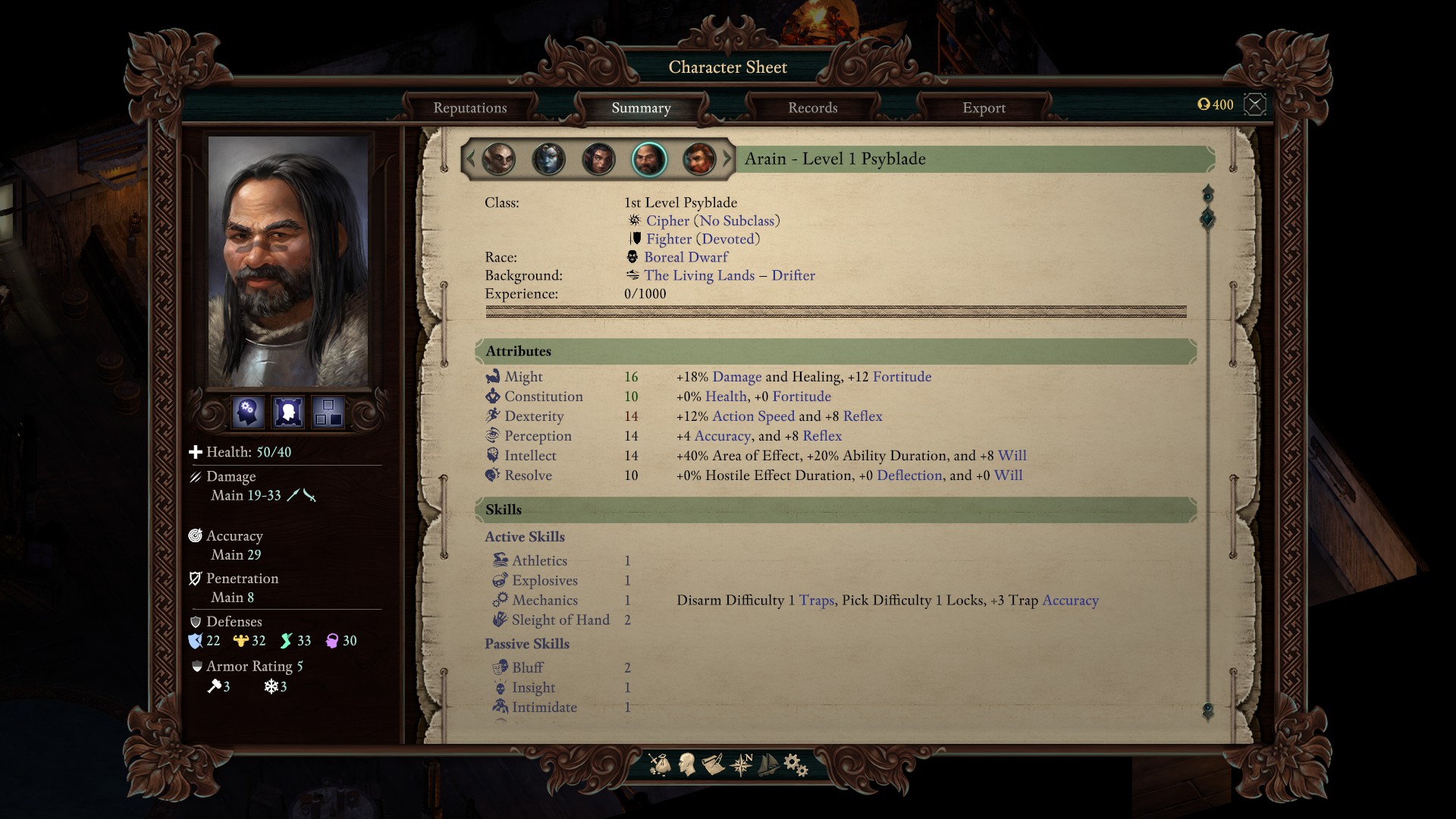The width and height of the screenshot is (1456, 819).
Task: Open the options gears icon
Action: (795, 764)
